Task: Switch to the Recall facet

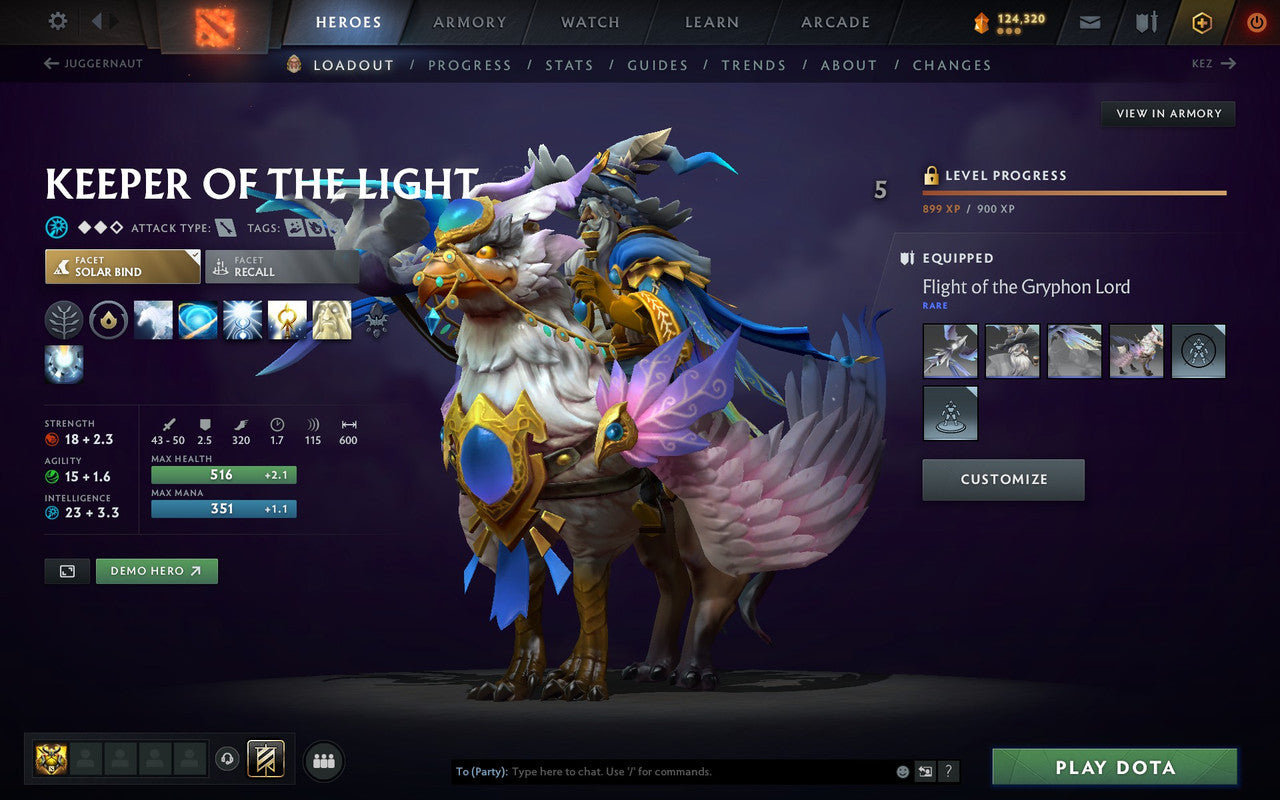Action: pos(281,266)
